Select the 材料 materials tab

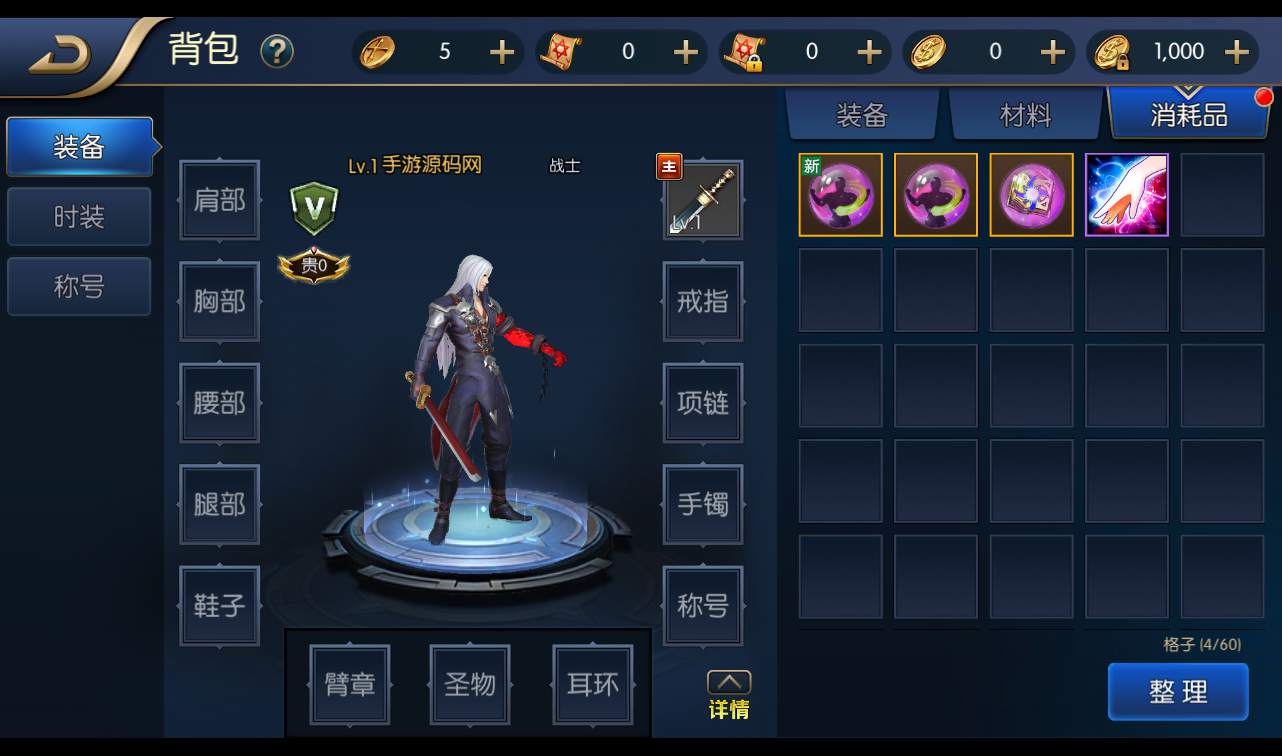pos(1025,115)
